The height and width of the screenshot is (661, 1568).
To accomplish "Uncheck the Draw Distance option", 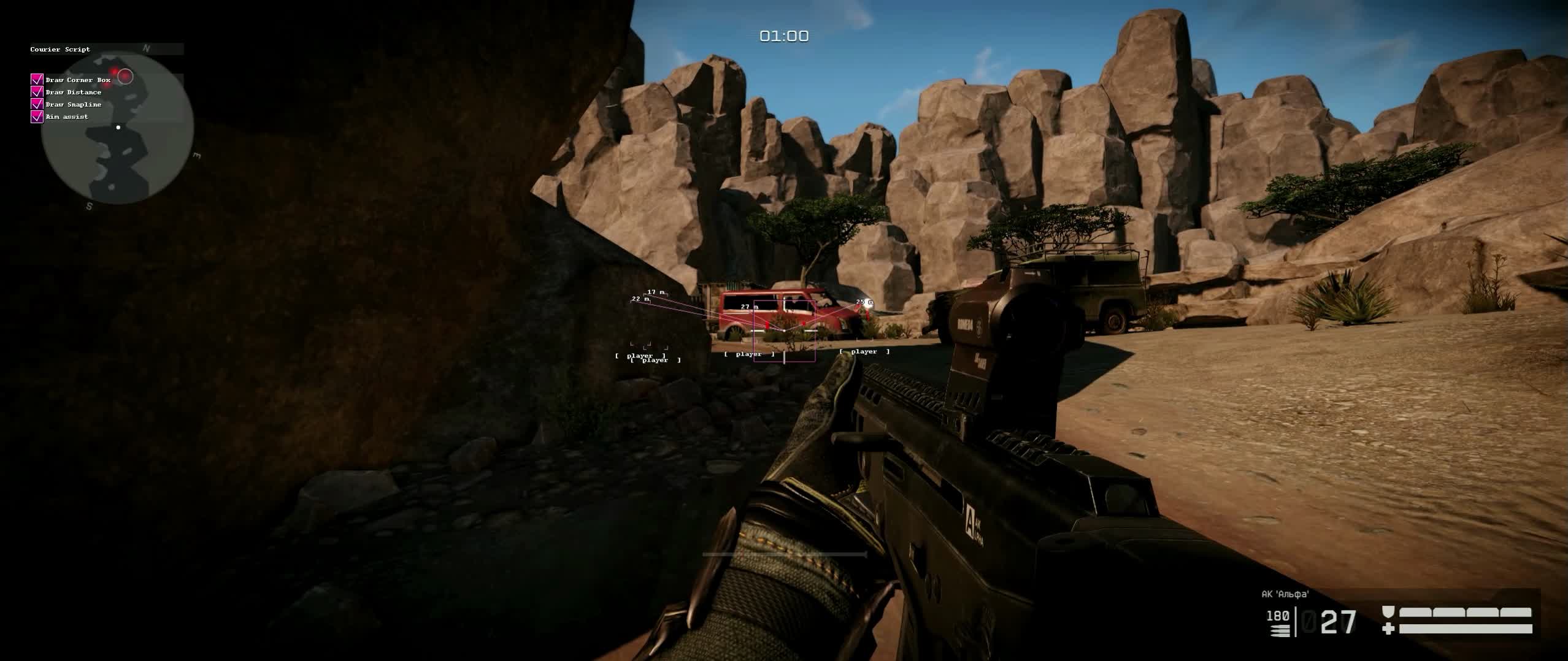I will point(36,91).
